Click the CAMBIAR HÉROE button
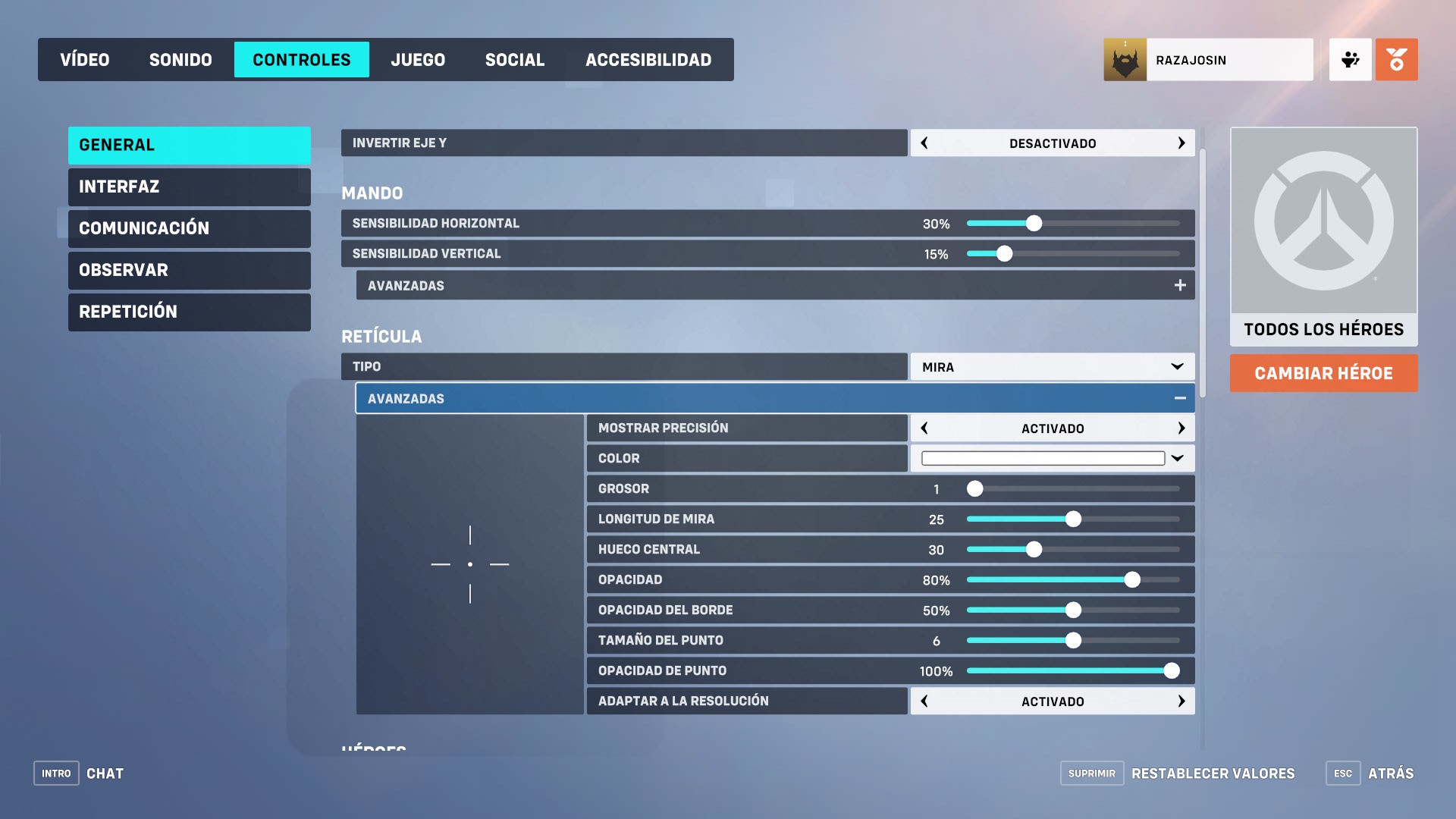The image size is (1456, 819). (1323, 373)
